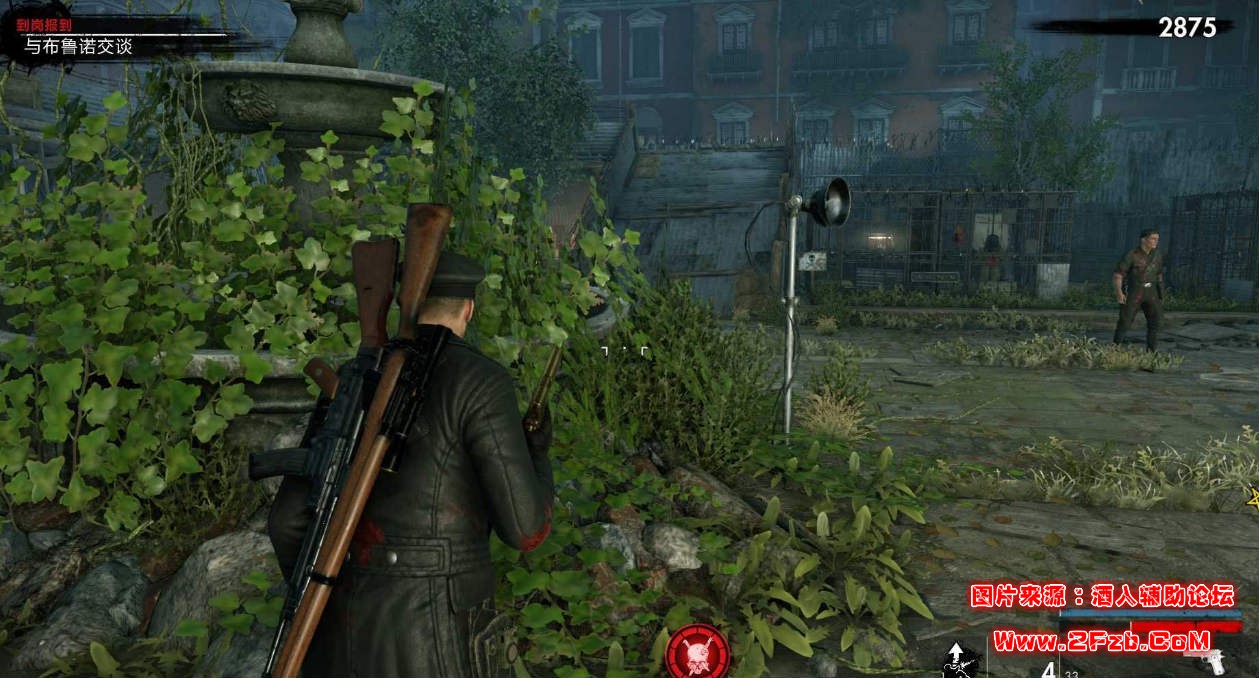Image resolution: width=1259 pixels, height=678 pixels.
Task: Click the soldier stance indicator icon
Action: click(958, 661)
